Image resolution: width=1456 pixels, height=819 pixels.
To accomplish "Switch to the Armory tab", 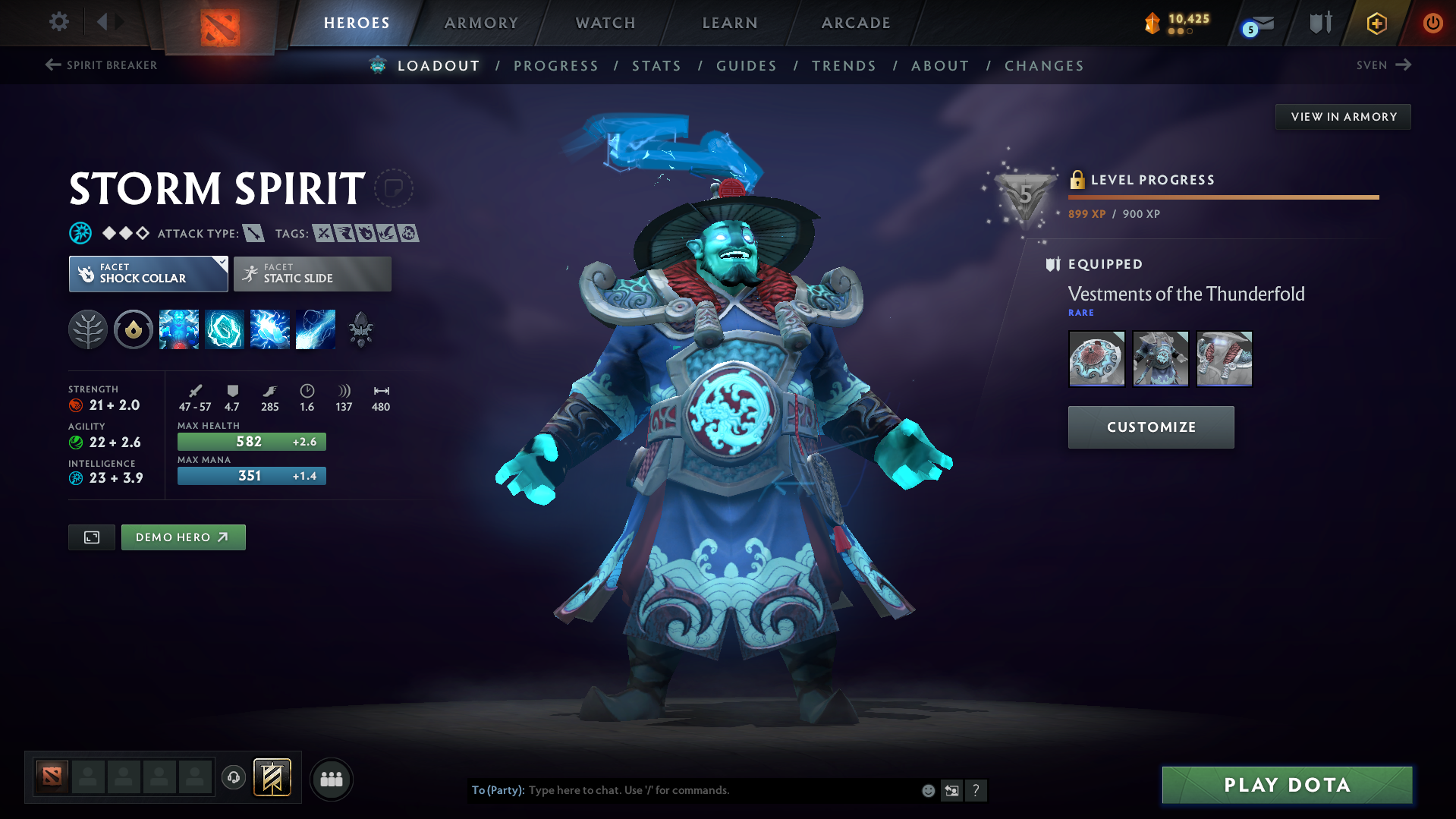I will pyautogui.click(x=481, y=23).
